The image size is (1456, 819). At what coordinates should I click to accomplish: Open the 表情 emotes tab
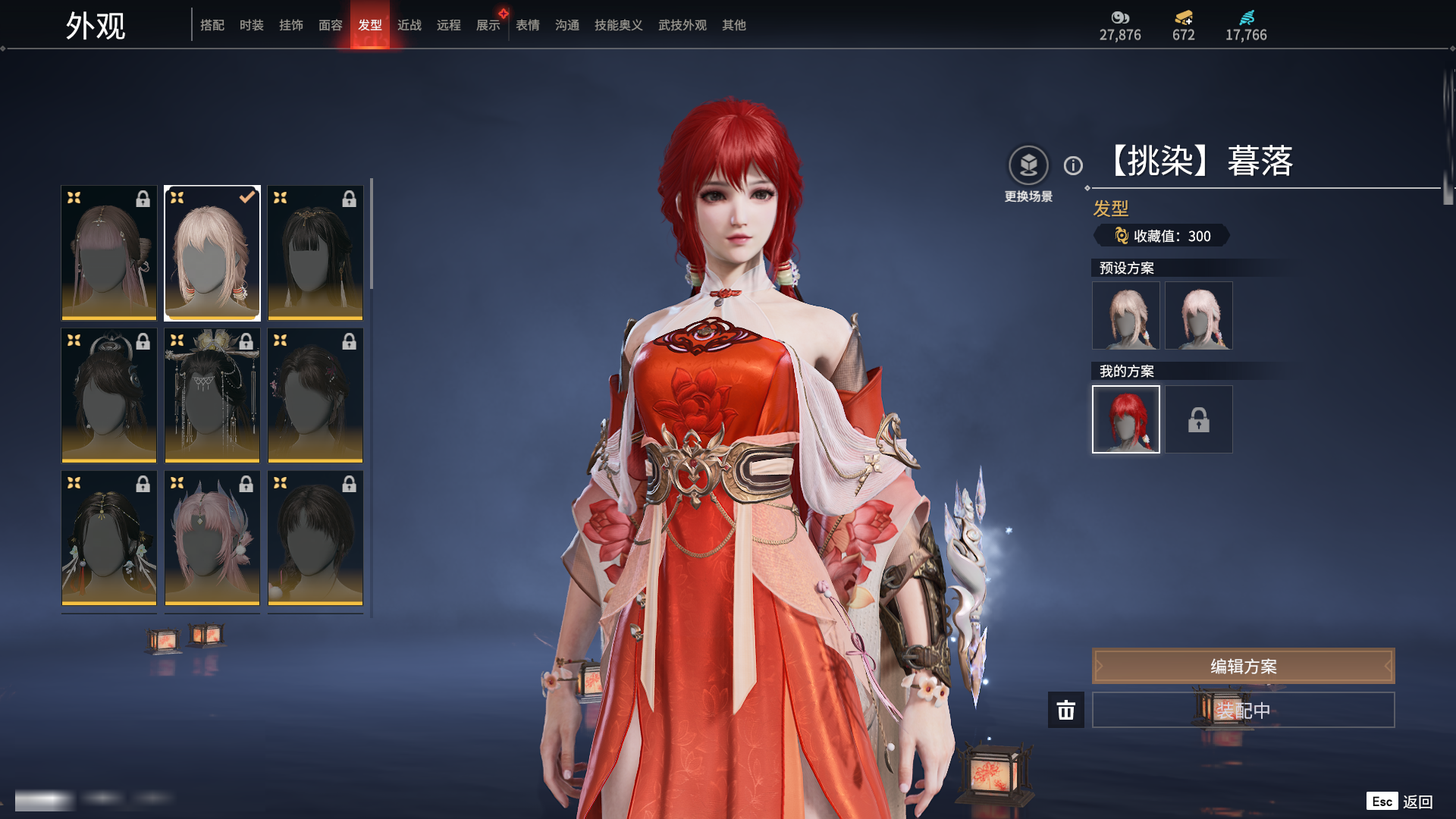point(528,25)
